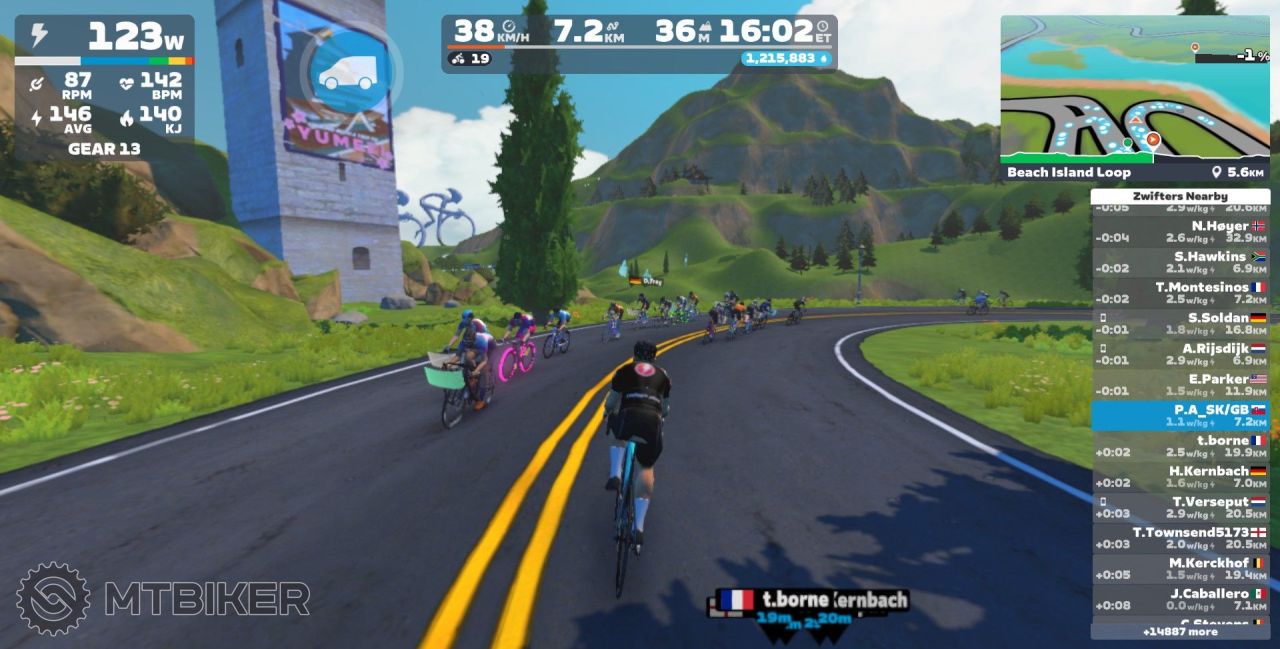Choose J.Caballero from the rider list
The image size is (1280, 649).
1181,599
